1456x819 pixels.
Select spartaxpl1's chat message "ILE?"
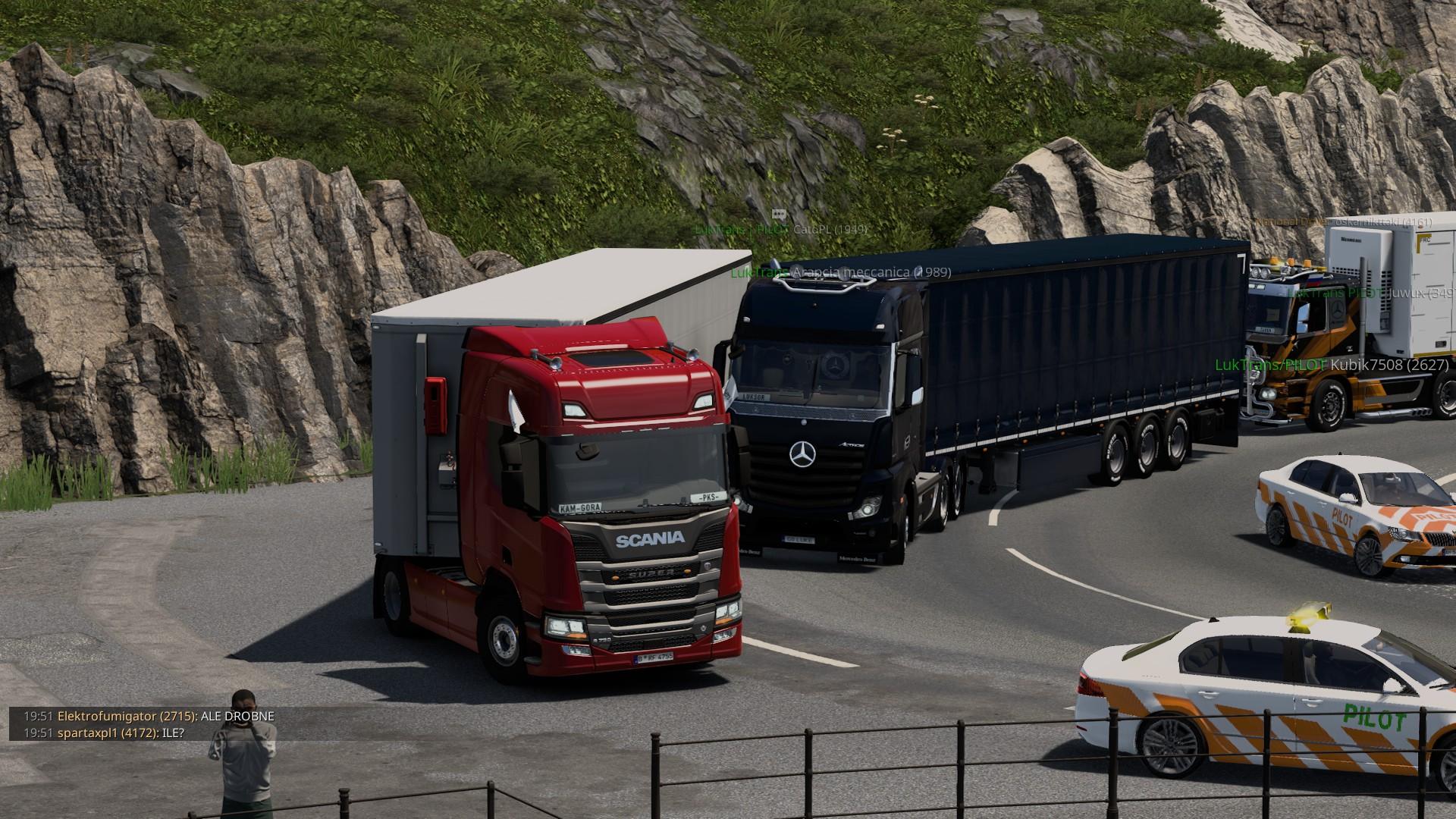[x=174, y=733]
